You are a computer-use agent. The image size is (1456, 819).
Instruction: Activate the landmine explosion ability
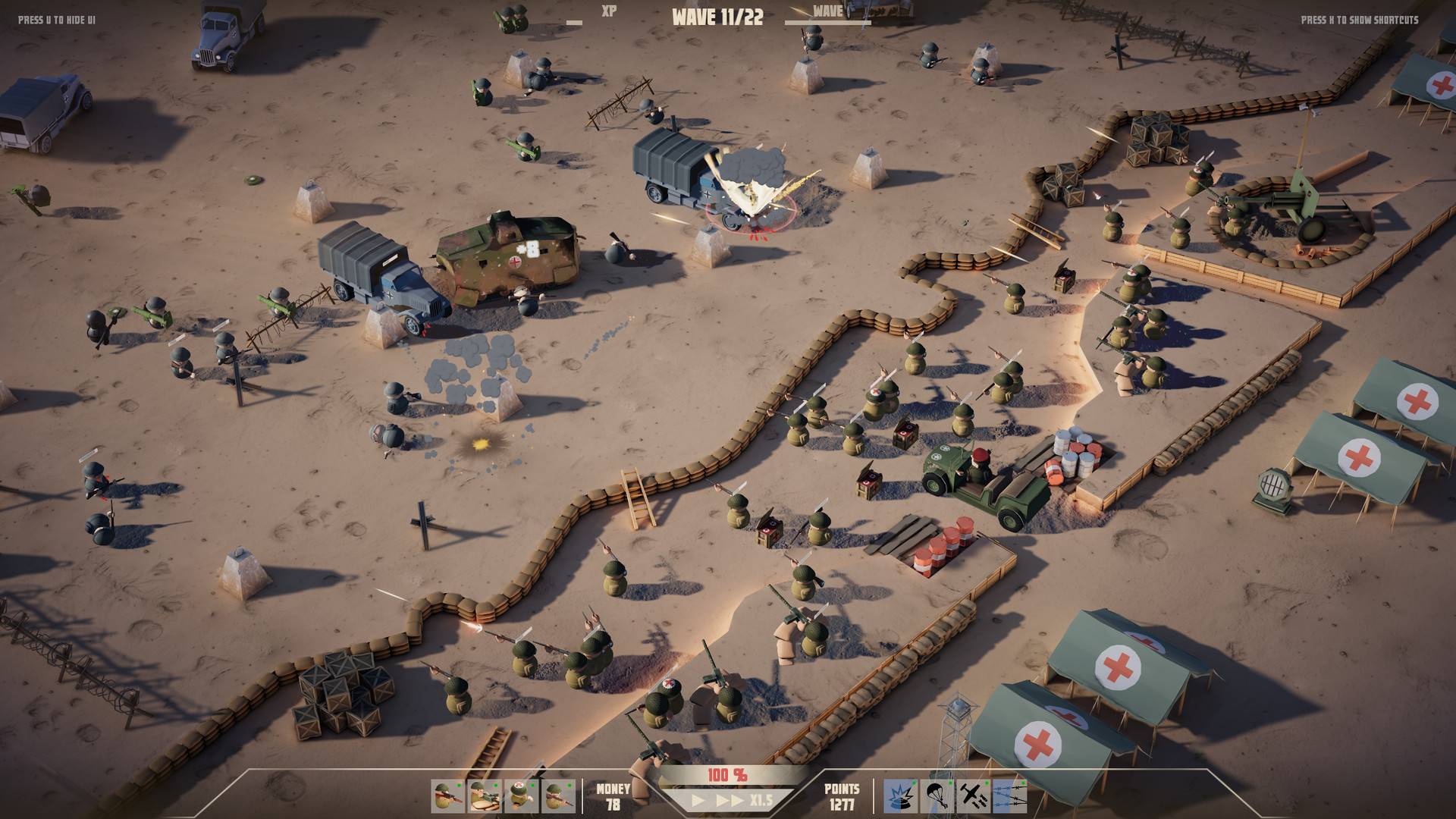[x=899, y=797]
